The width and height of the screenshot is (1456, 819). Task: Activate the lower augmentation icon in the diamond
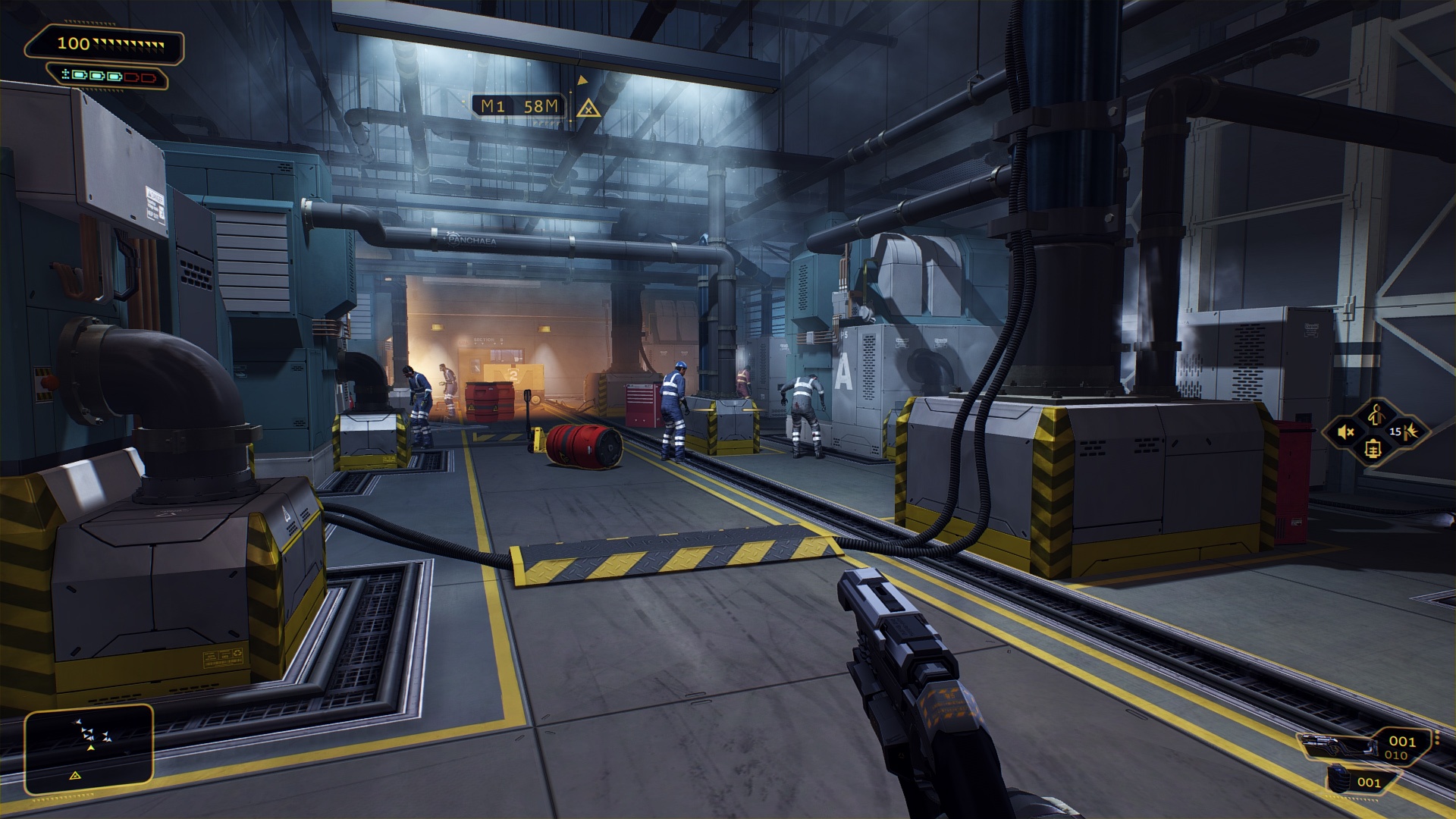point(1374,449)
